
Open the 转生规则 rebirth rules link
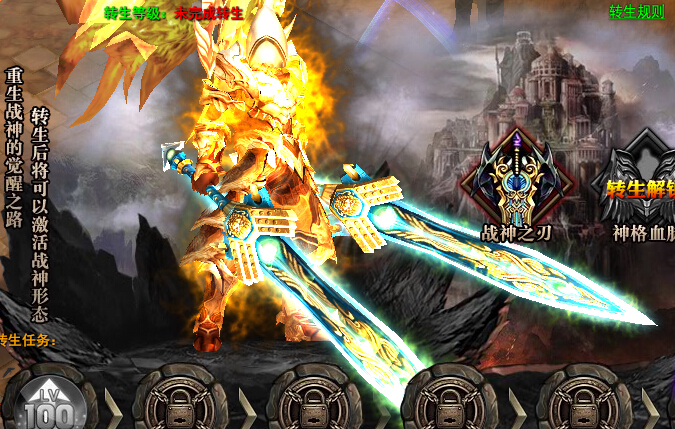click(x=637, y=13)
